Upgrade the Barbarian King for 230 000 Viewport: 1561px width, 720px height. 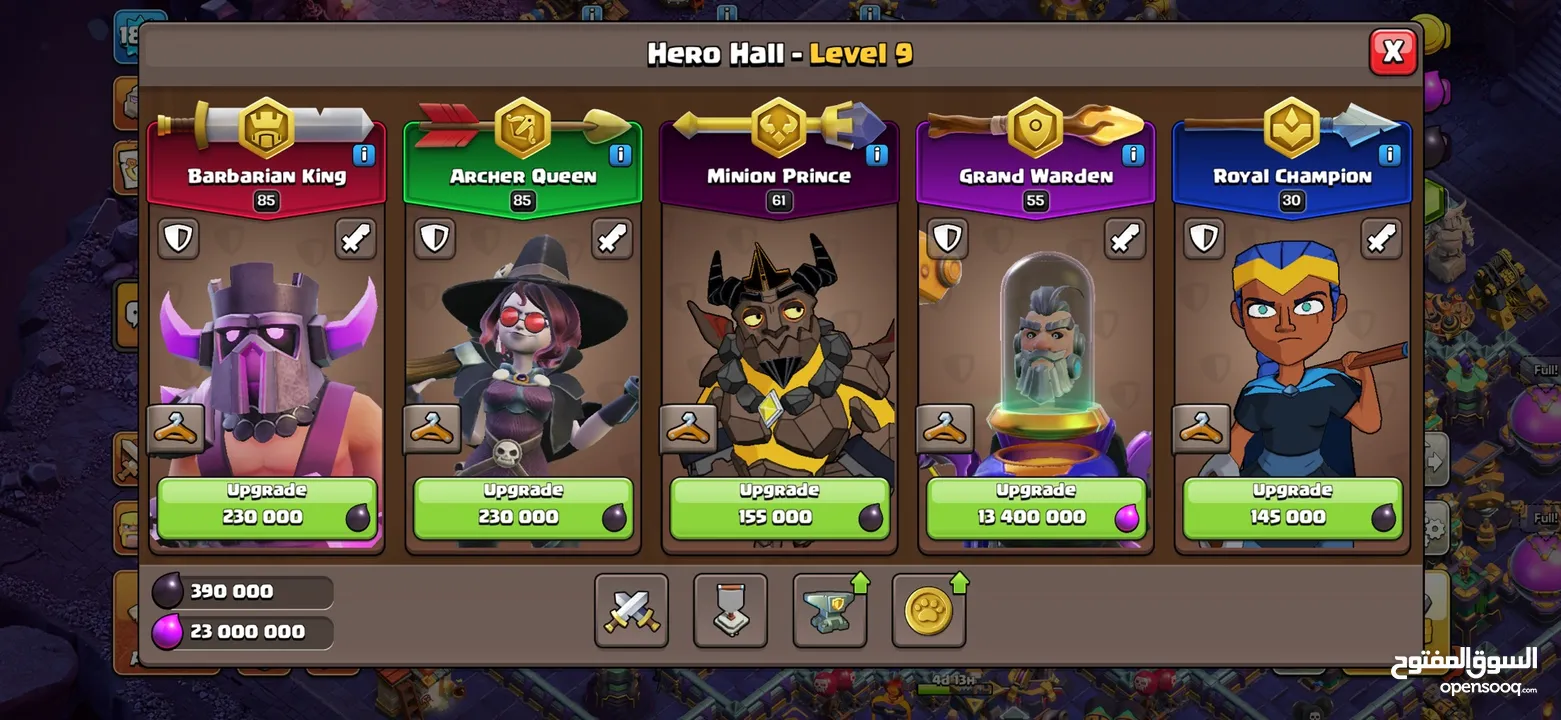pyautogui.click(x=266, y=508)
